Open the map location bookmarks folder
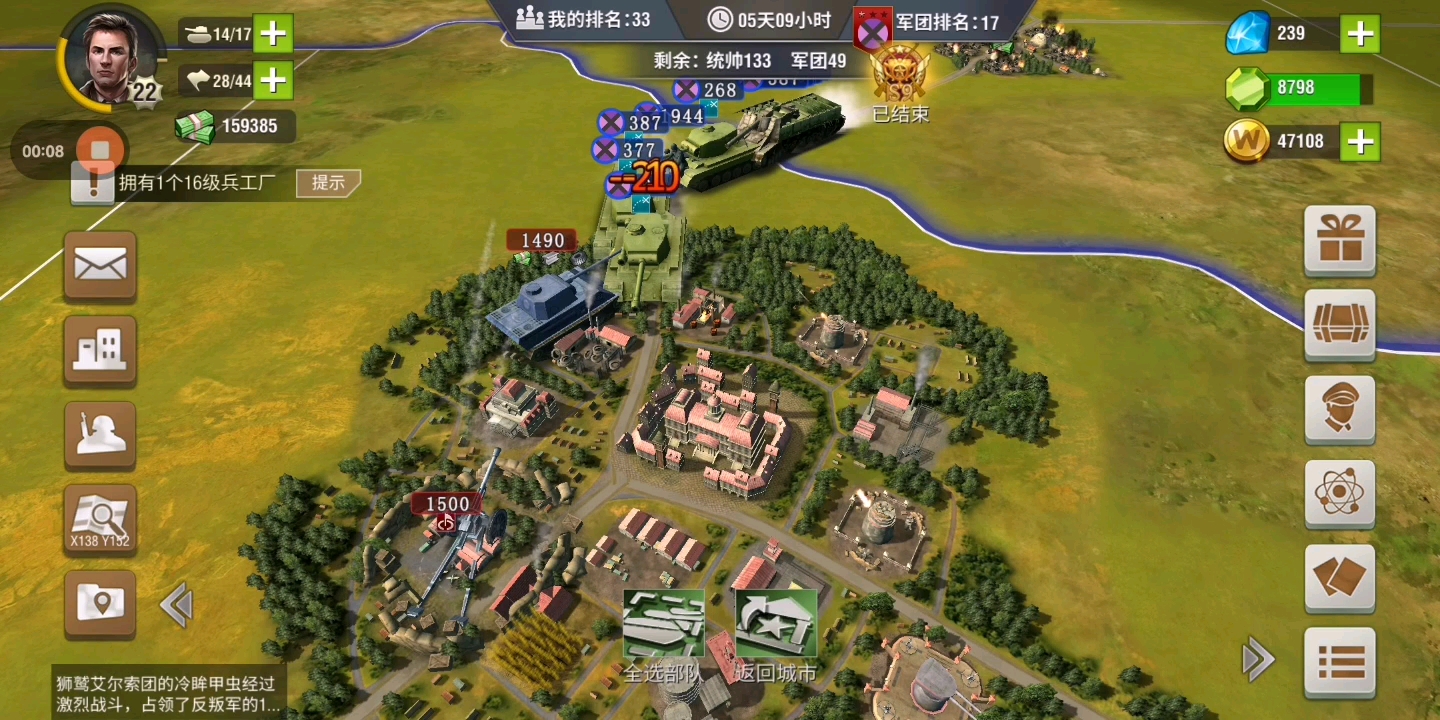Screen dimensions: 1440x720 tap(100, 604)
